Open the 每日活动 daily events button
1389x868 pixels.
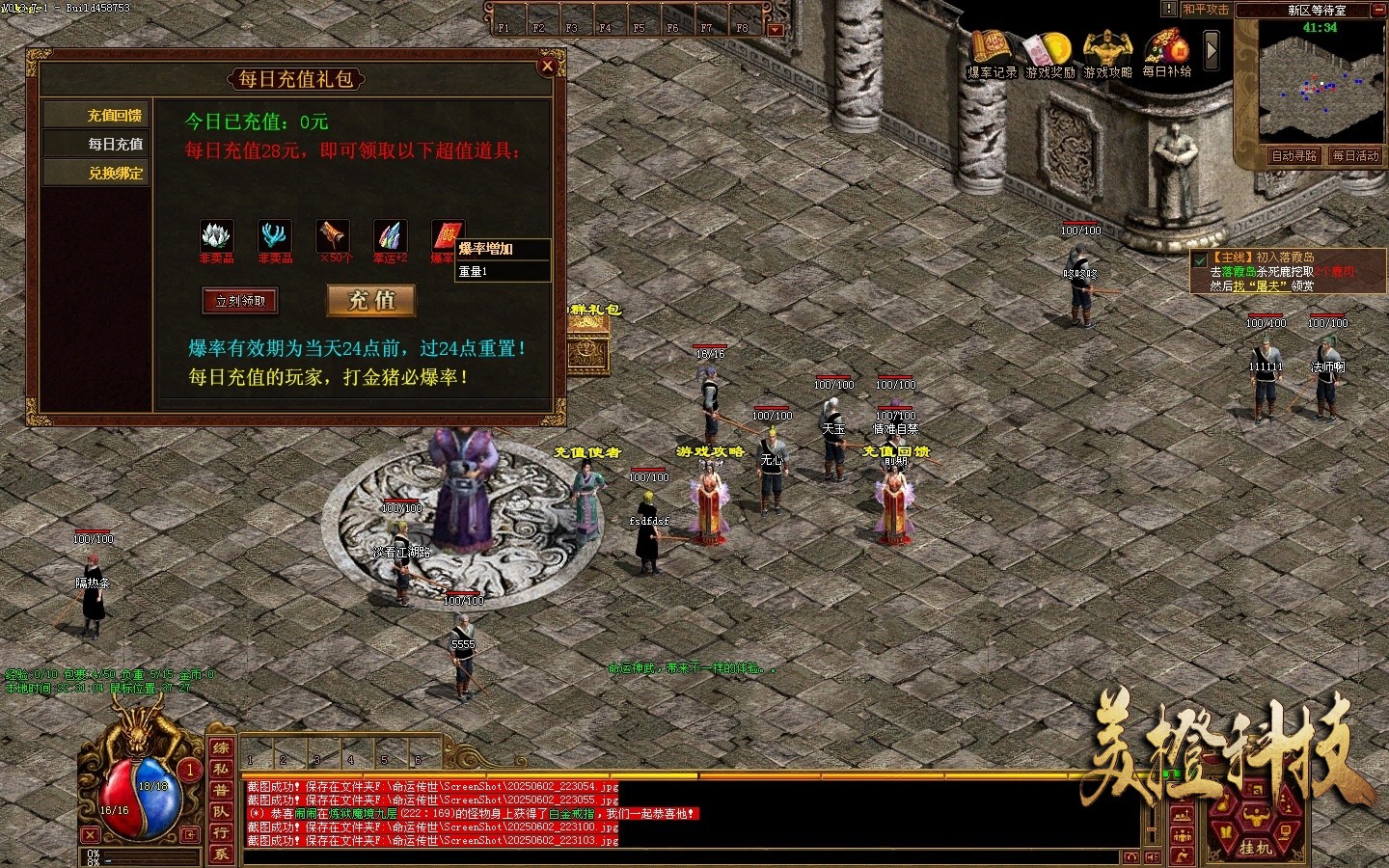pyautogui.click(x=1355, y=156)
